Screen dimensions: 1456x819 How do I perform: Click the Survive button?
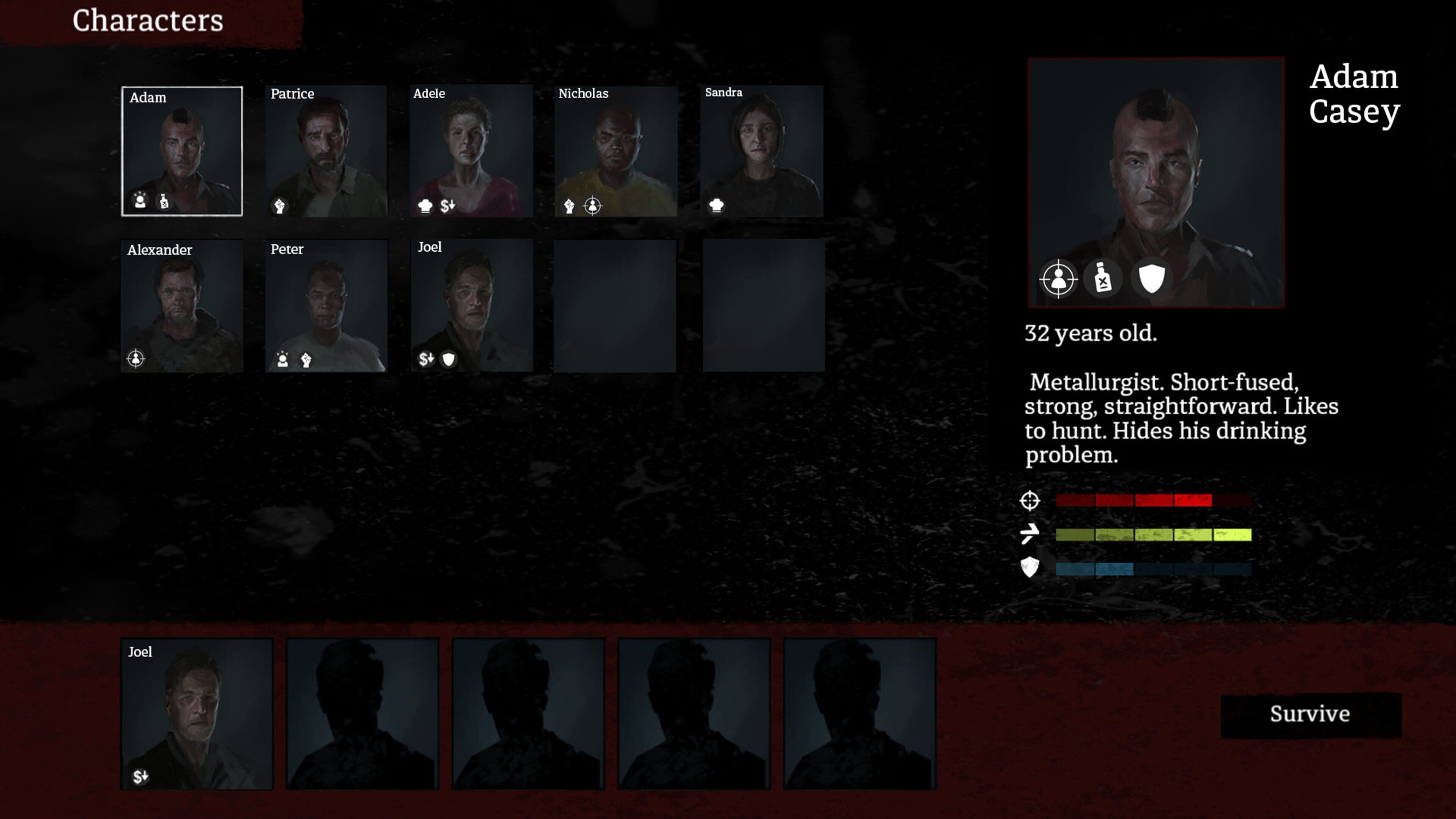tap(1310, 714)
